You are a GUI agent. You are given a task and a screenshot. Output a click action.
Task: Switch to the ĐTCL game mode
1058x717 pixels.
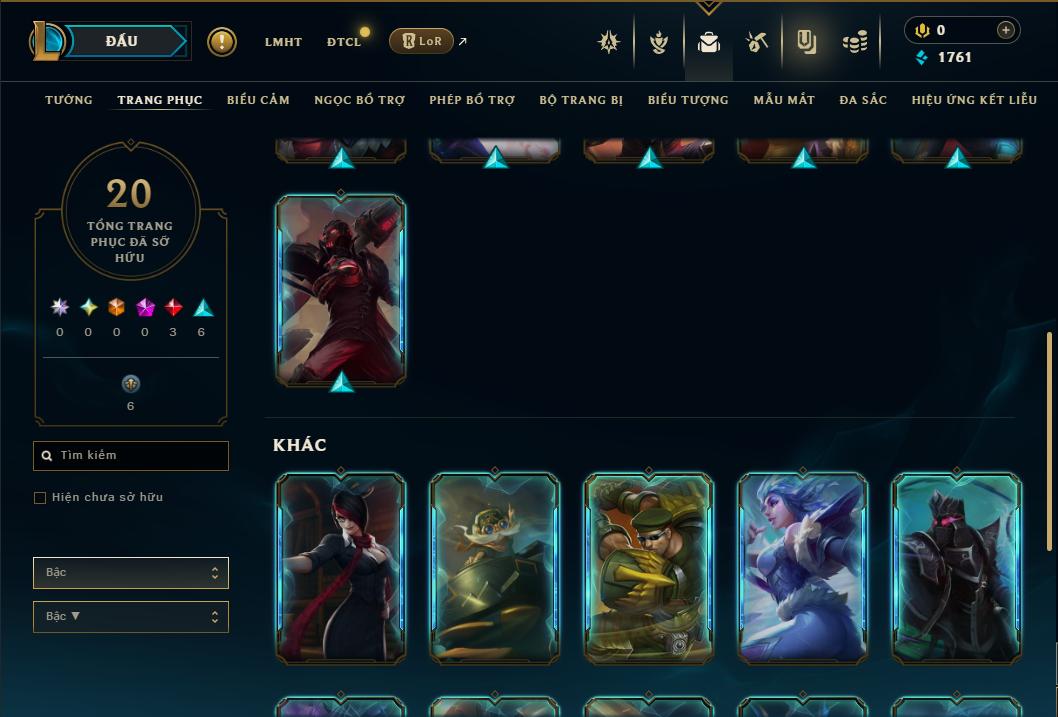pyautogui.click(x=344, y=42)
